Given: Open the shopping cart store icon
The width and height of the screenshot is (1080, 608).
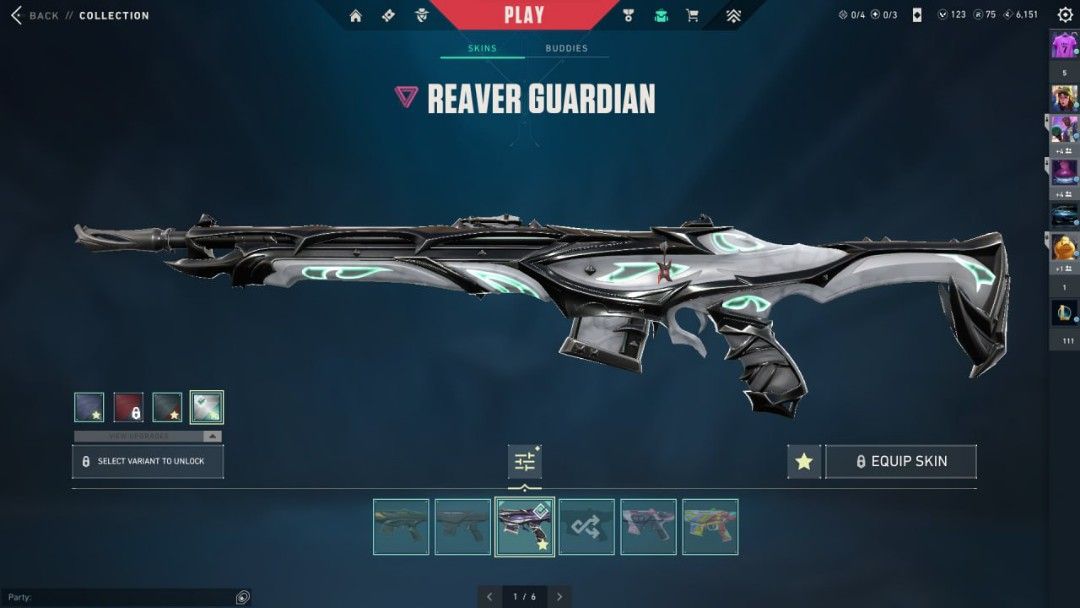Looking at the screenshot, I should 692,16.
